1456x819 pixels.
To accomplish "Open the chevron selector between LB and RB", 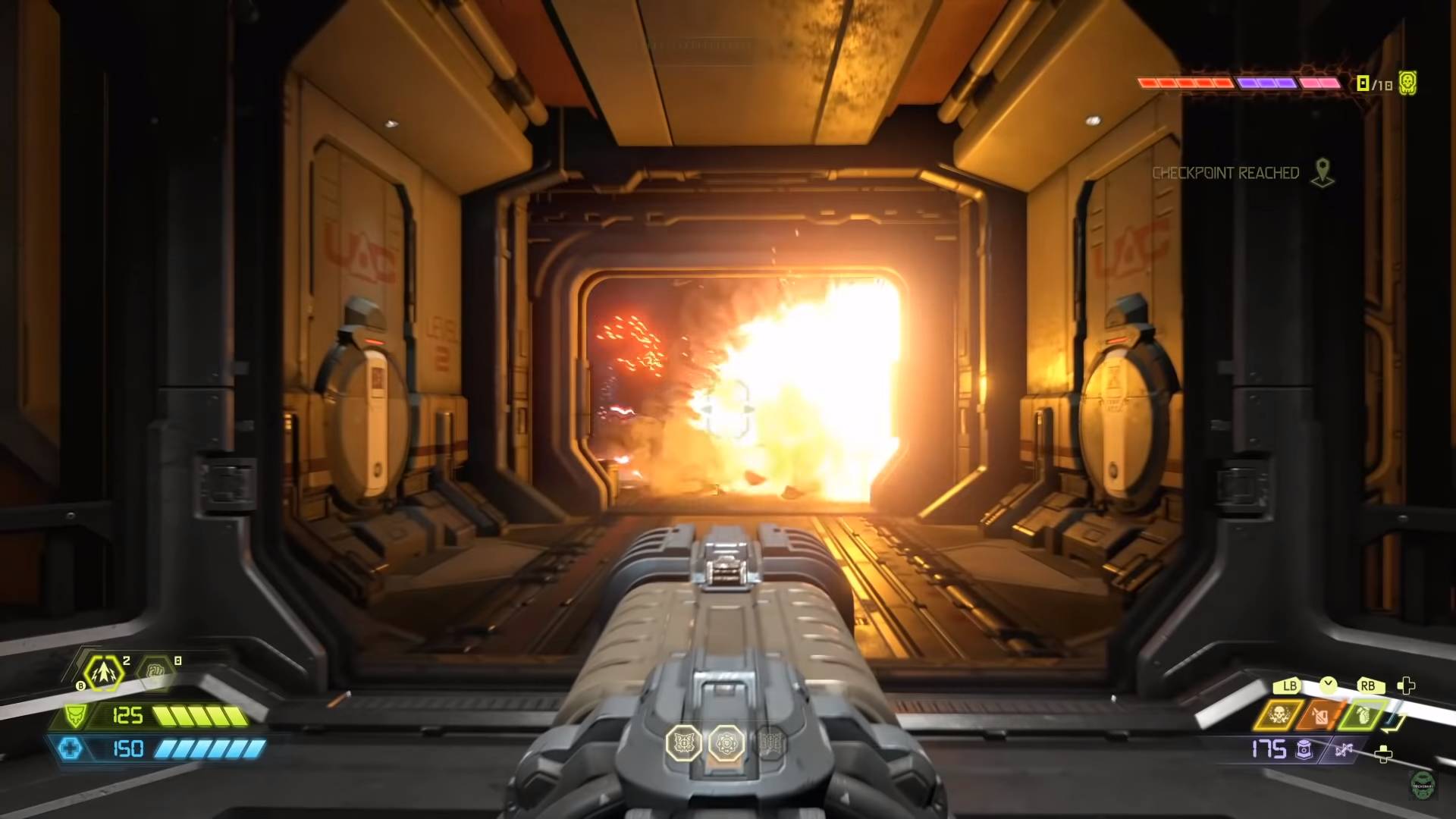I will pyautogui.click(x=1328, y=683).
